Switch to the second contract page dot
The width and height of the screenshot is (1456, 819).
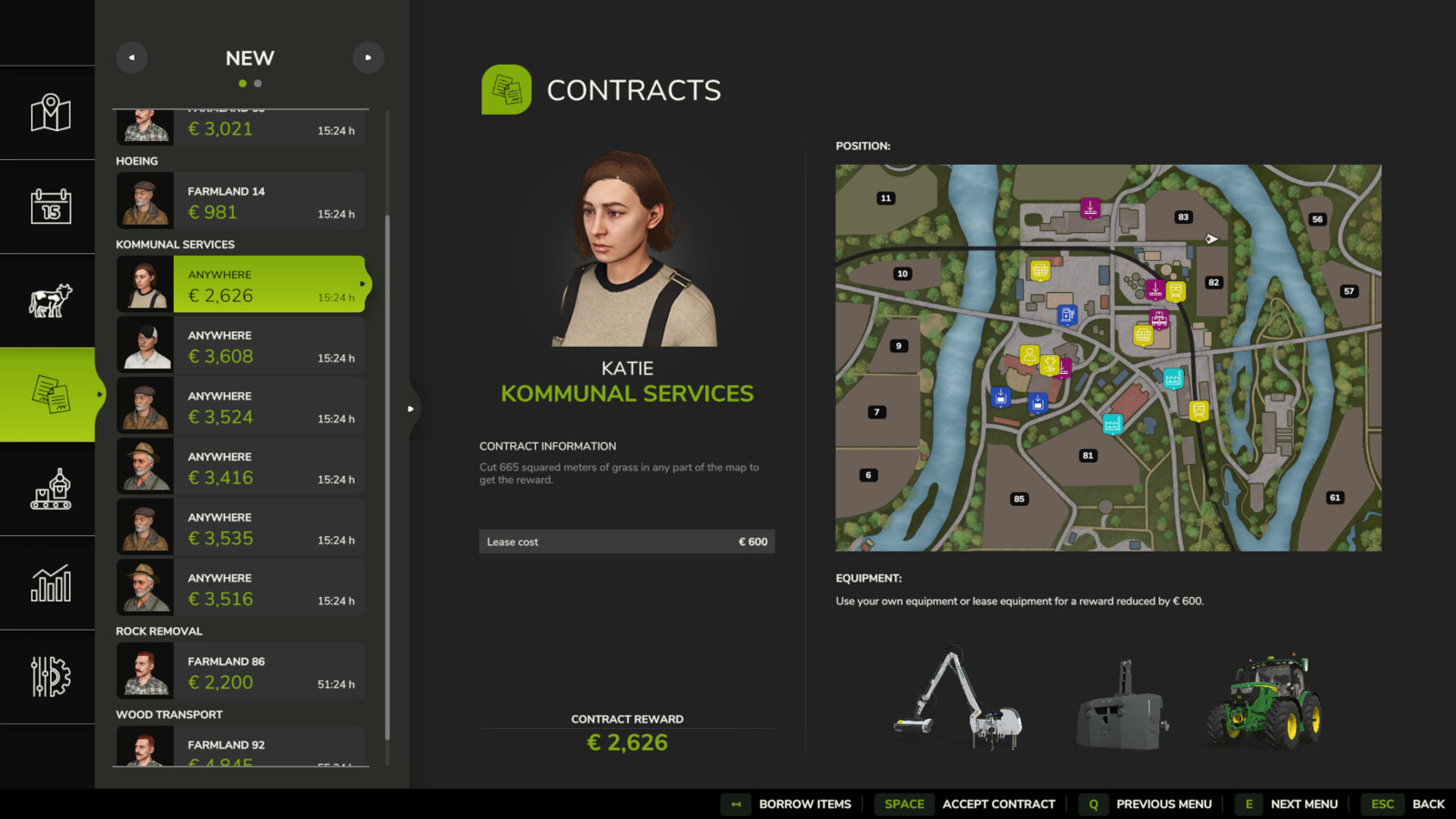point(258,83)
